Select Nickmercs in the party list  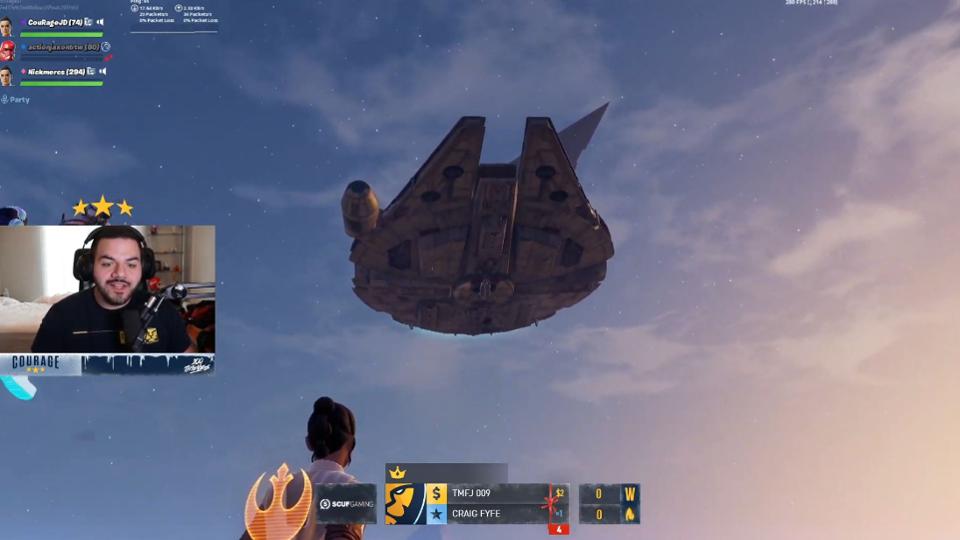(x=56, y=72)
